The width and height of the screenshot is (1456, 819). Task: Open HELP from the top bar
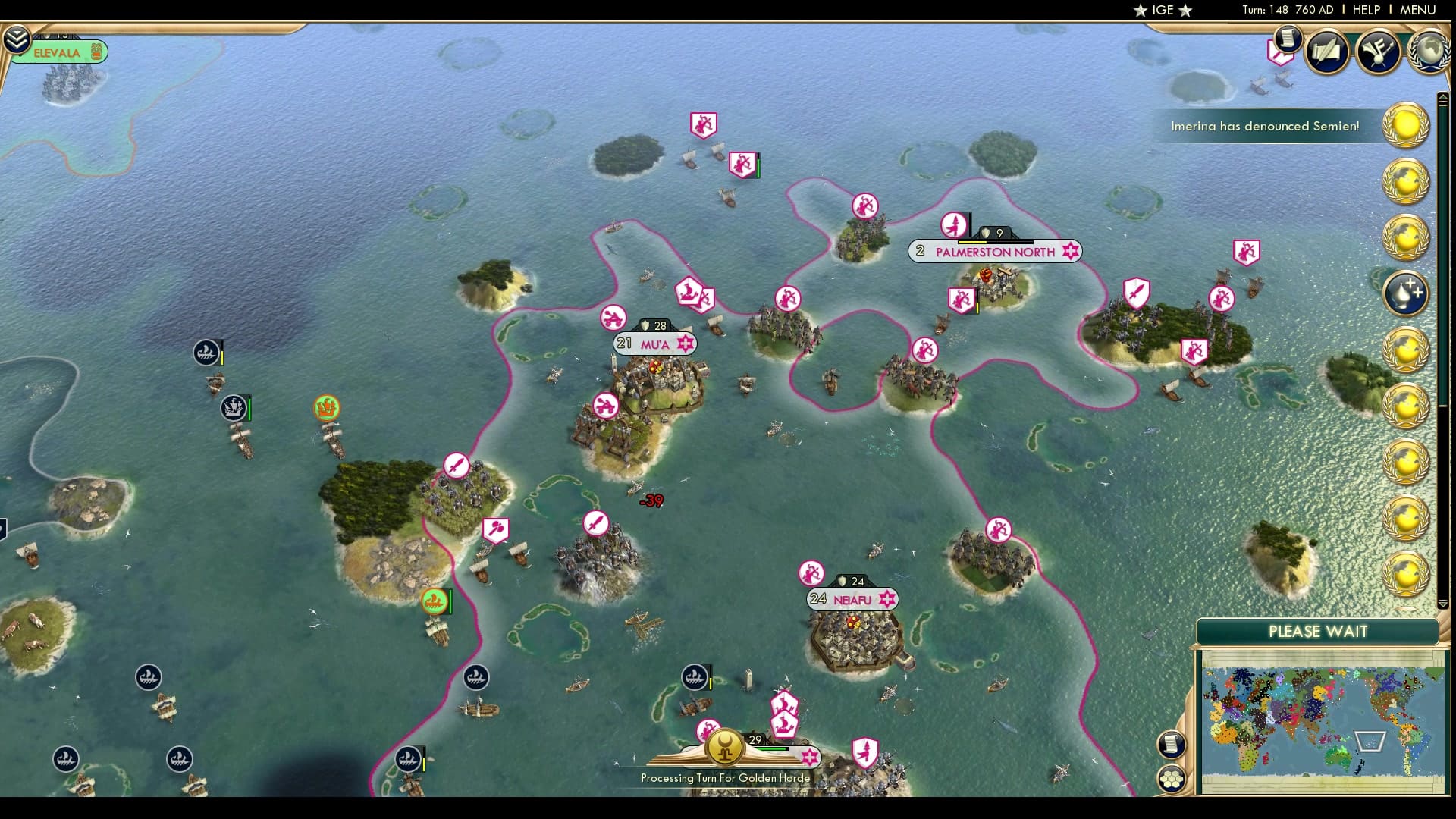1365,11
